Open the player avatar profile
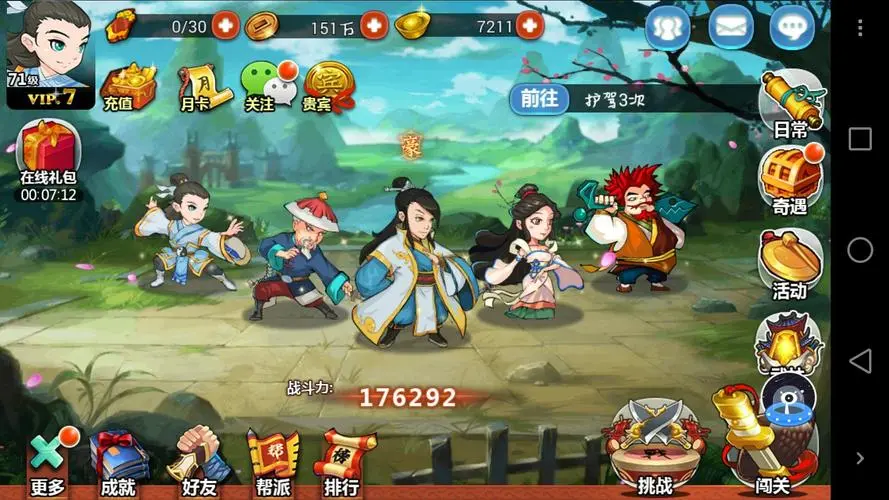Screen dimensions: 889x500 click(48, 50)
